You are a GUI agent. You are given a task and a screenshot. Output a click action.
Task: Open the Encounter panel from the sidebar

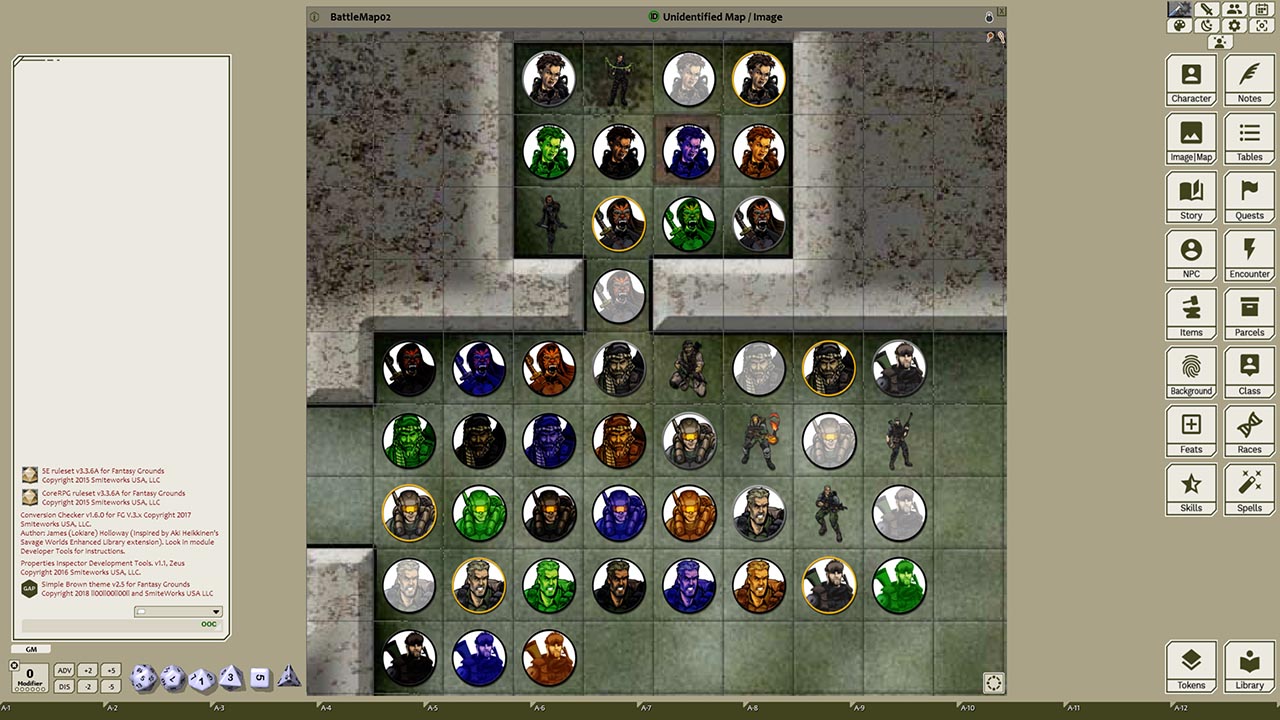click(1249, 256)
